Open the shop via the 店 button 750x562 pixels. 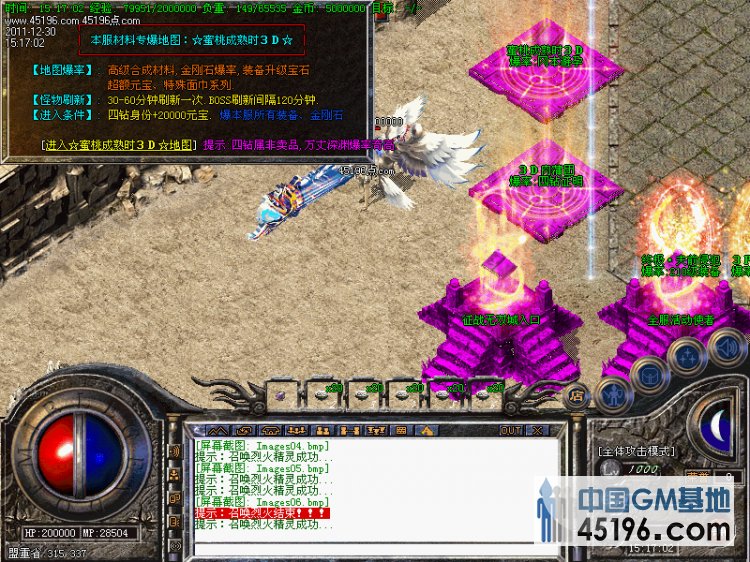pos(576,396)
